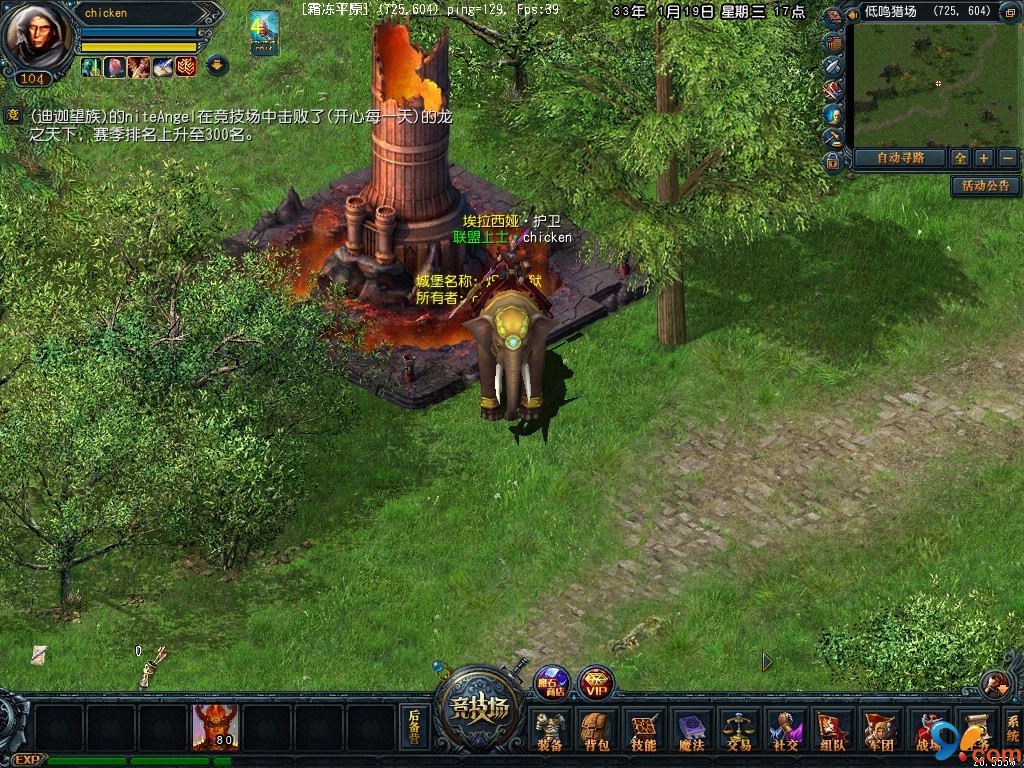Open the 竞技场 arena emblem
The image size is (1024, 768).
478,711
